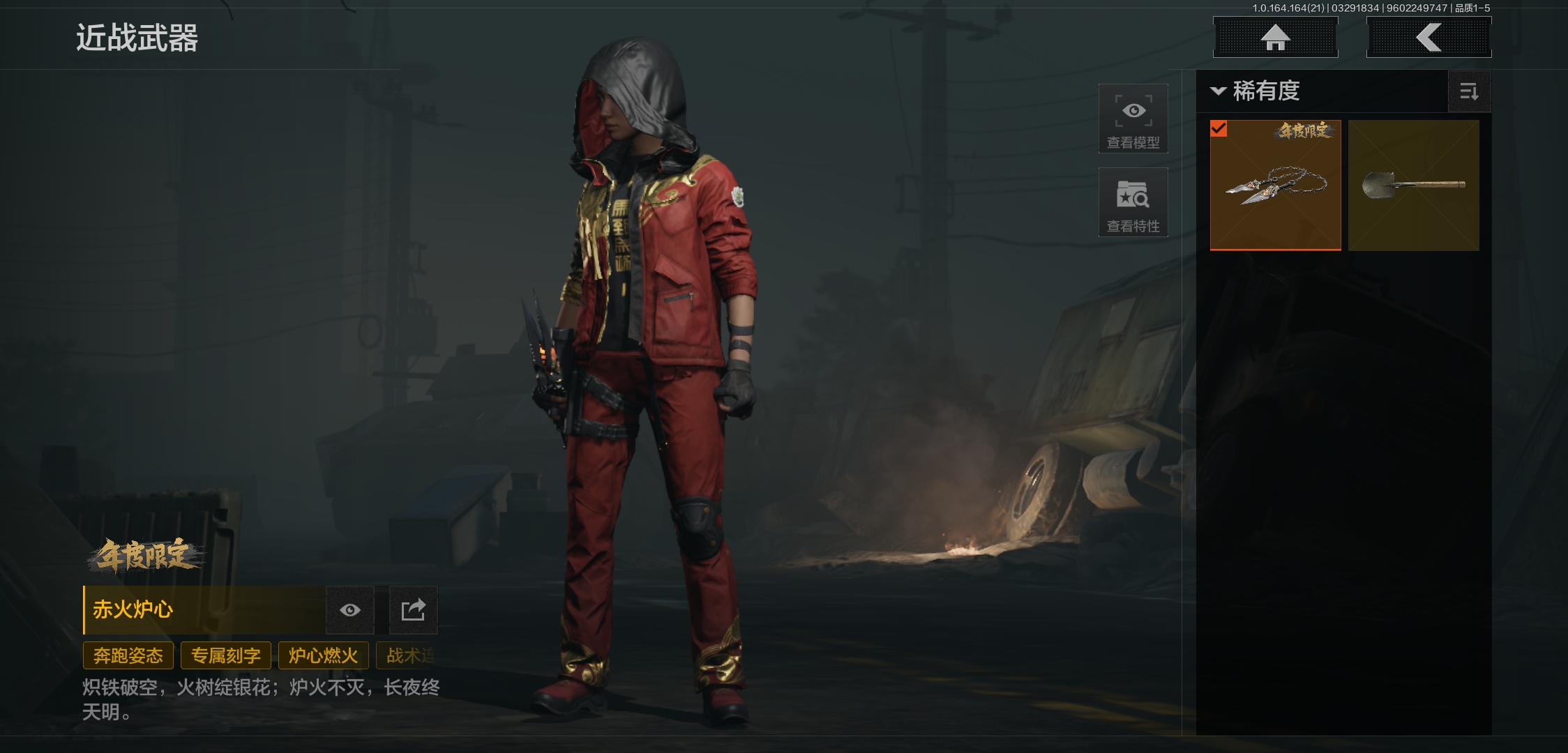Open the 查看模型 model viewer
Viewport: 1568px width, 753px height.
1133,119
